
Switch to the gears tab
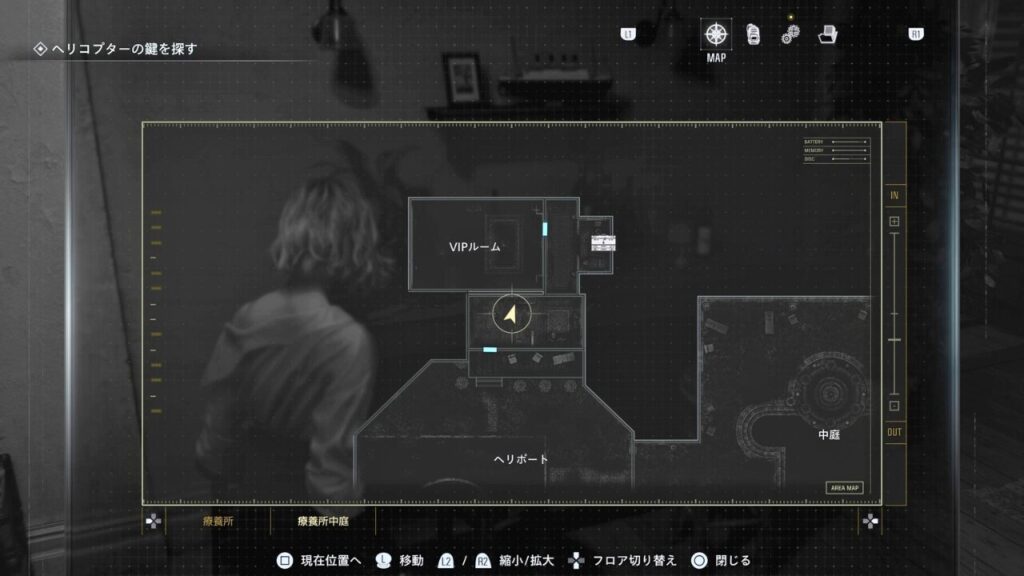tap(790, 35)
